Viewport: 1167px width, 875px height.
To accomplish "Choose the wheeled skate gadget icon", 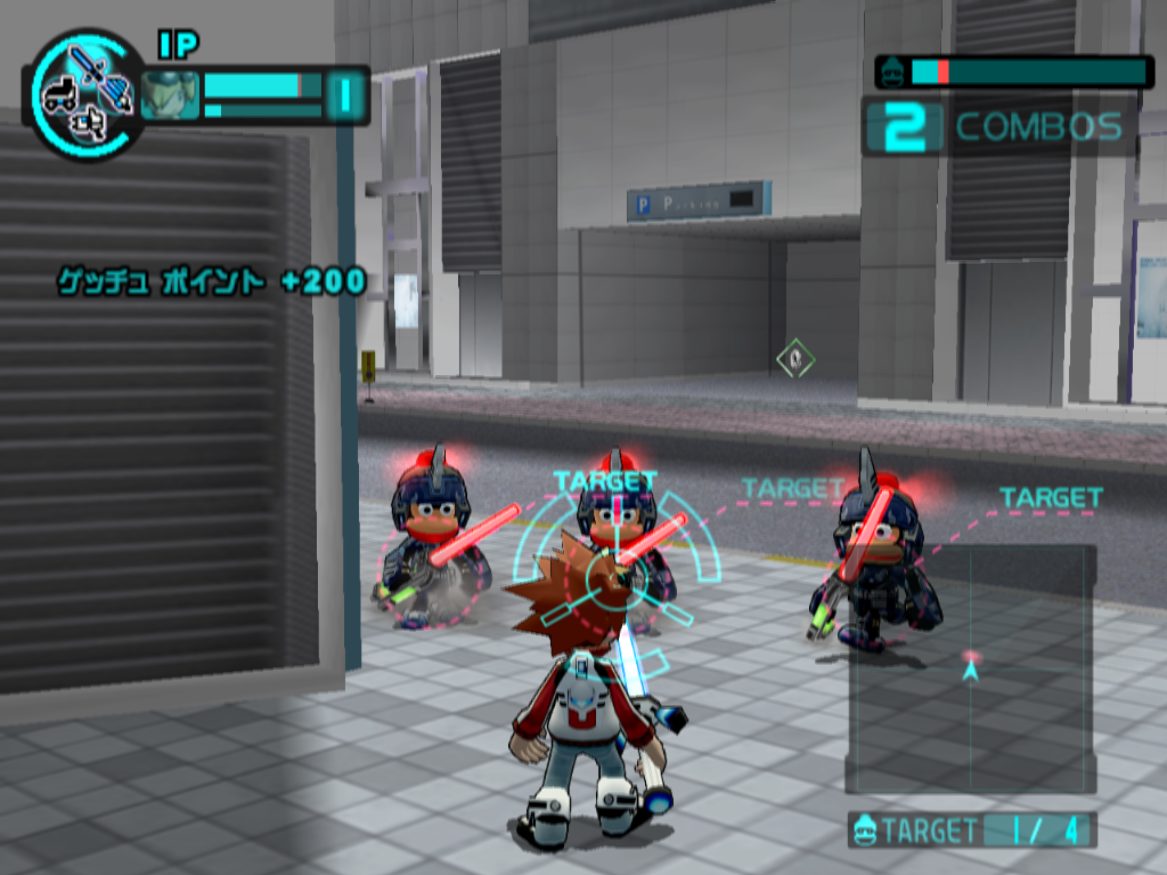I will click(x=60, y=95).
